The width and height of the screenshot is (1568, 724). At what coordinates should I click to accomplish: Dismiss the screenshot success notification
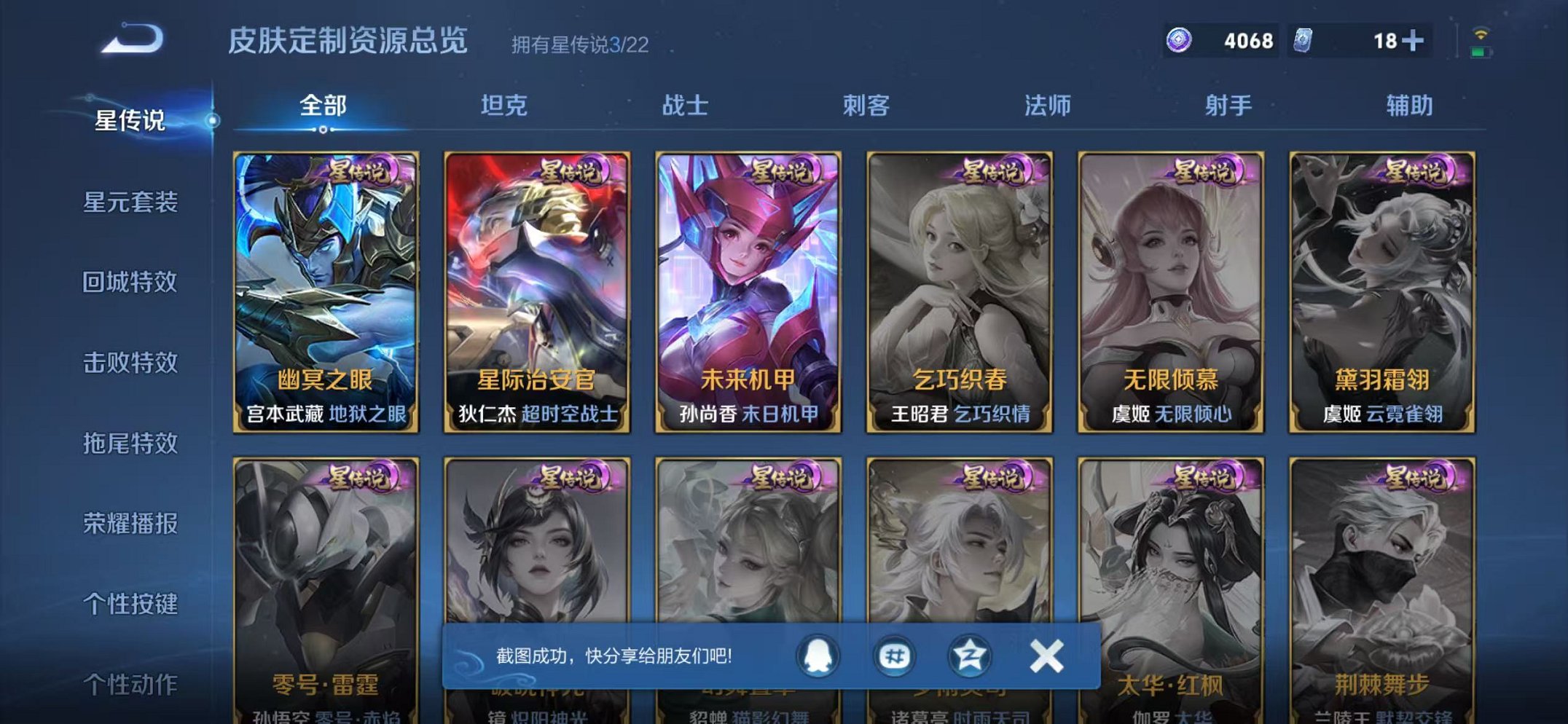[1045, 654]
